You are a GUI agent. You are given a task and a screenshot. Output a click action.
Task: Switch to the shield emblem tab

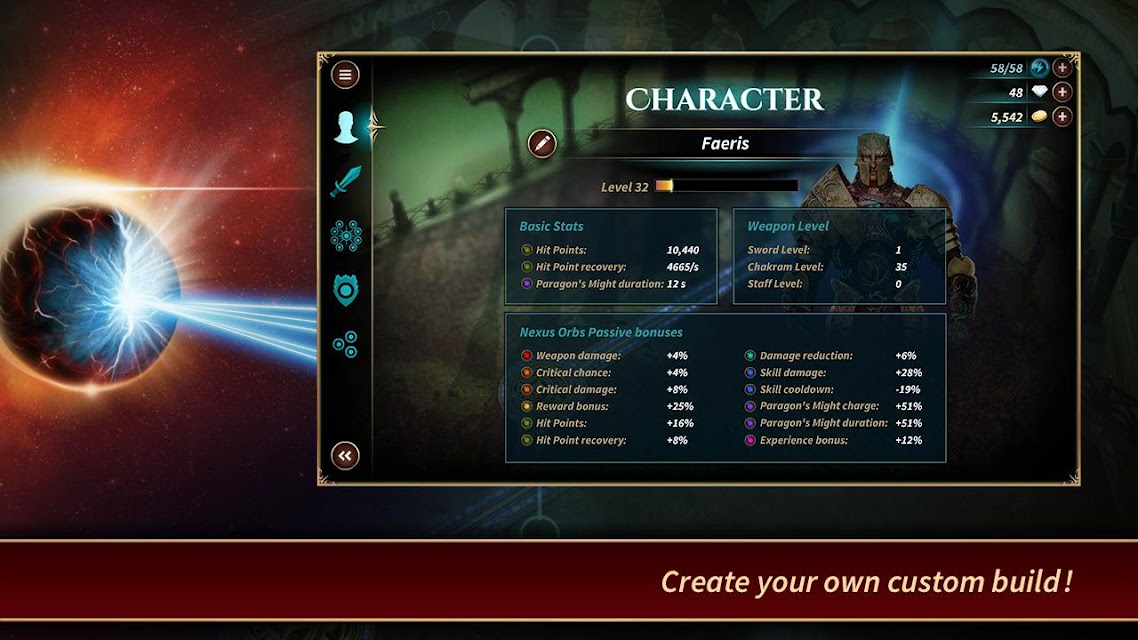(346, 290)
